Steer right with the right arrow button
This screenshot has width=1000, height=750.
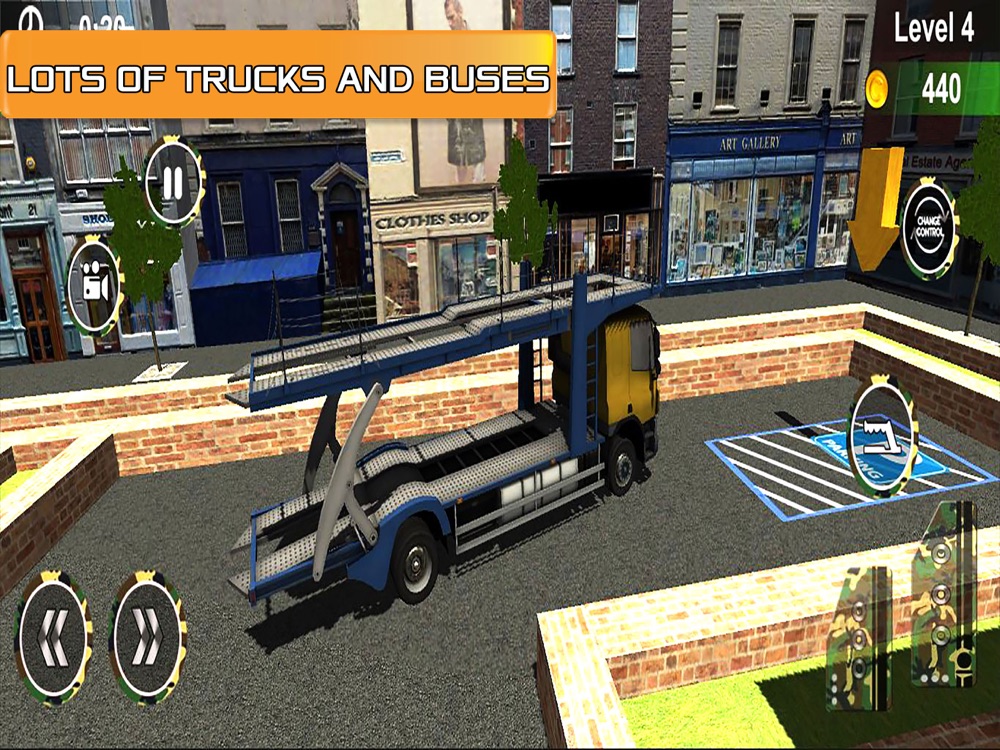tap(146, 637)
